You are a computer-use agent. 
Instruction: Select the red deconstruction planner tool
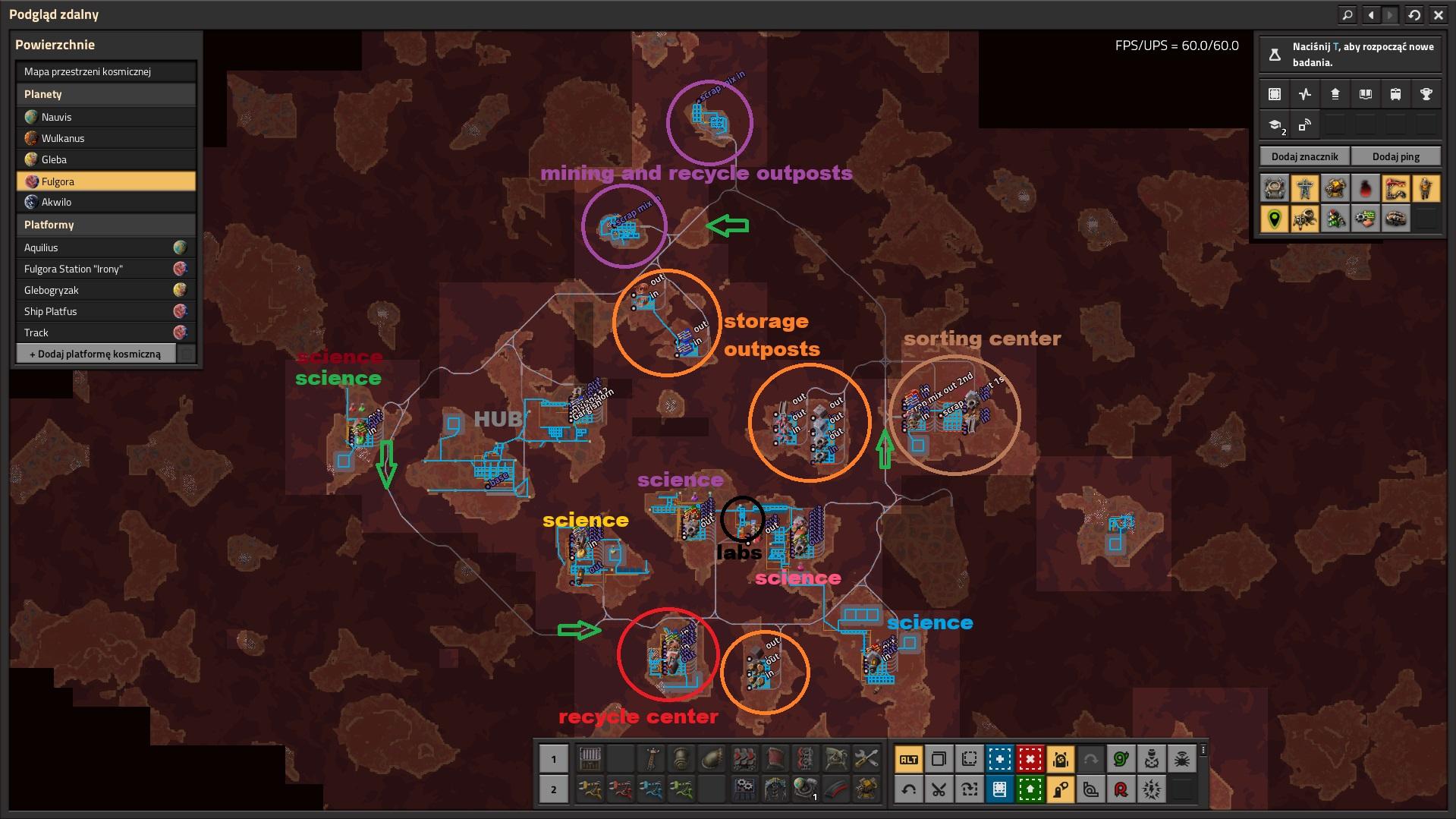(1030, 759)
